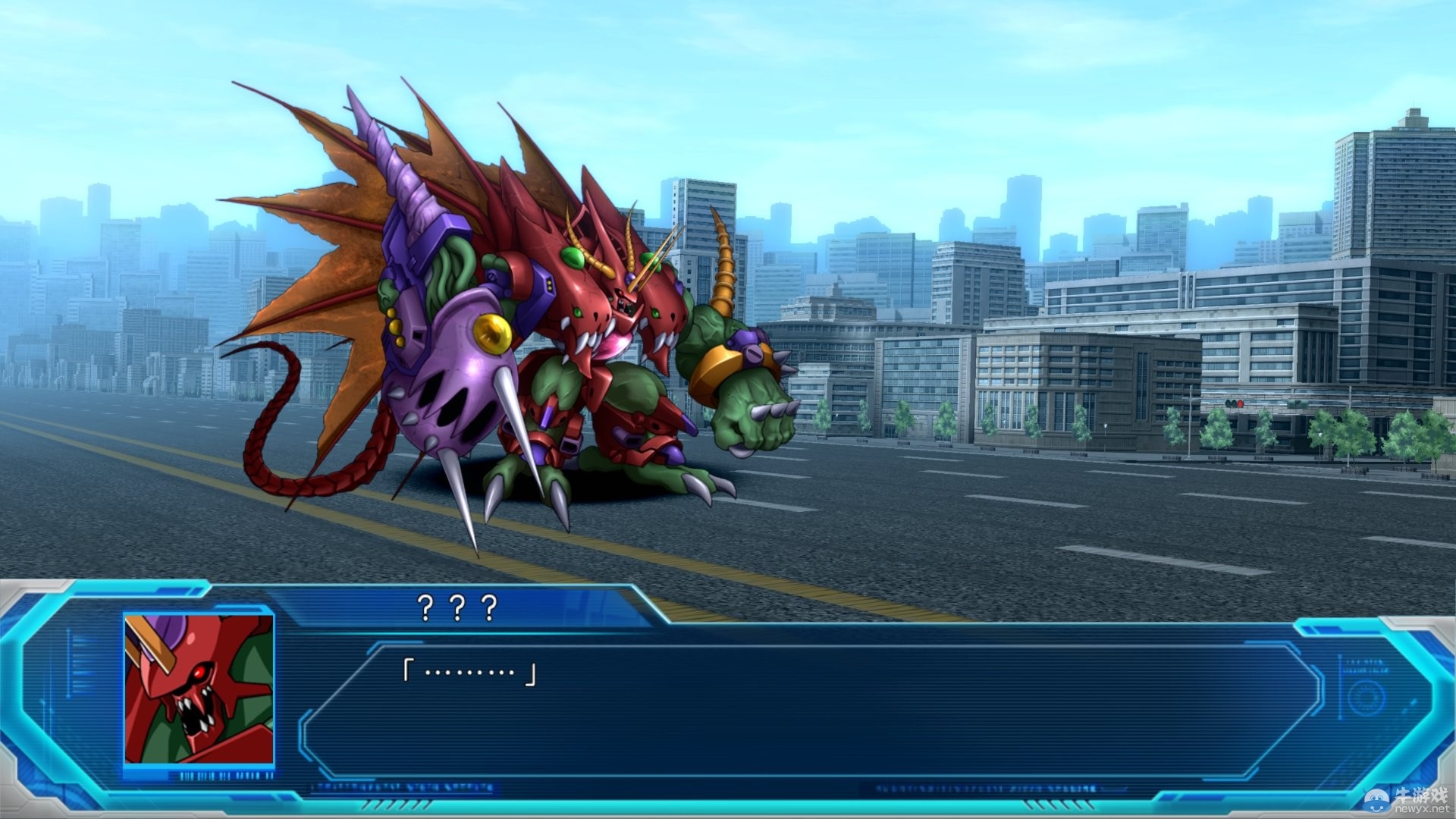The image size is (1456, 819).
Task: Click the red monster speaker portrait
Action: tap(199, 689)
